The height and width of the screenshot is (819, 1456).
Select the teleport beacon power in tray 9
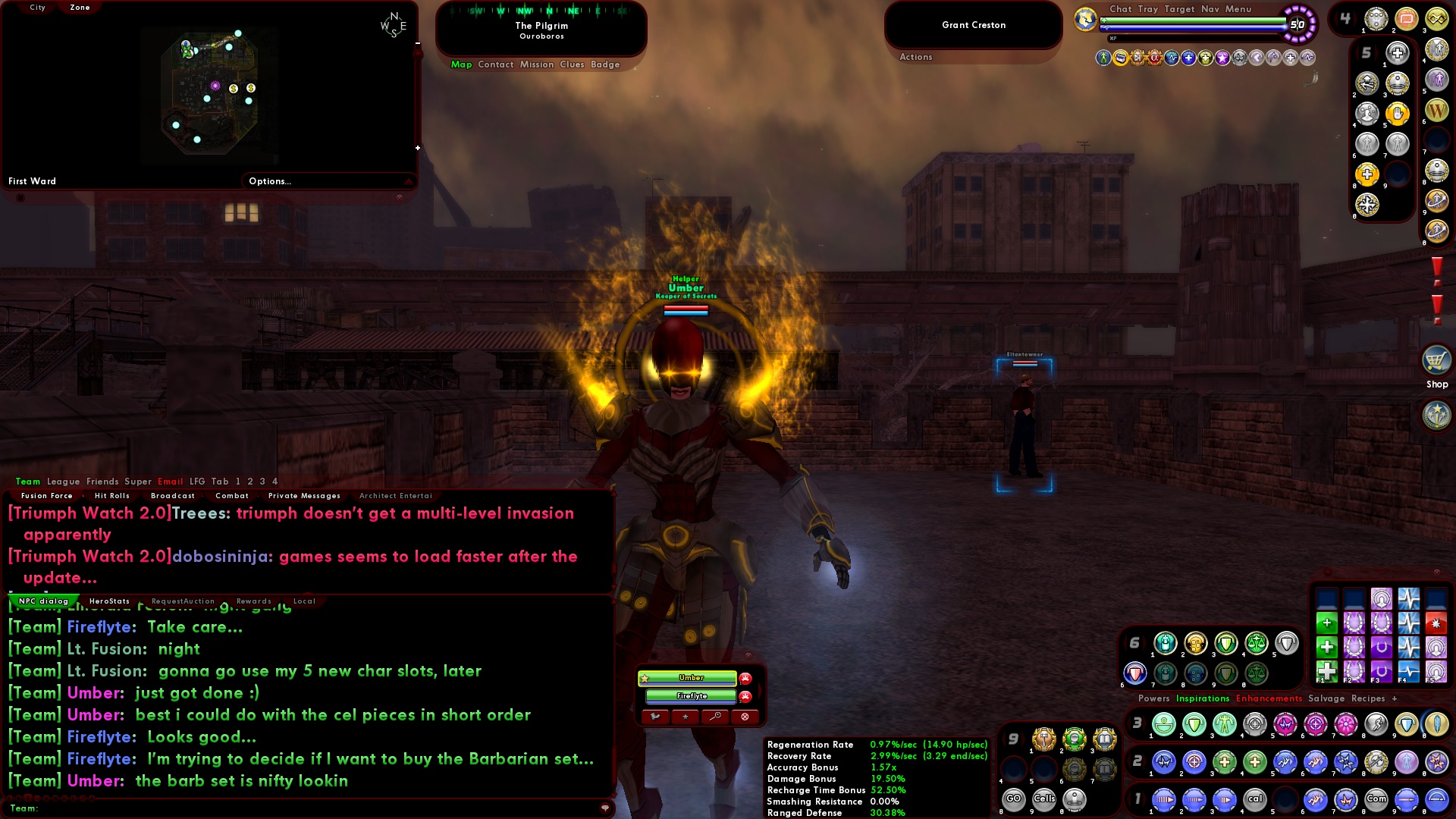pyautogui.click(x=1075, y=800)
